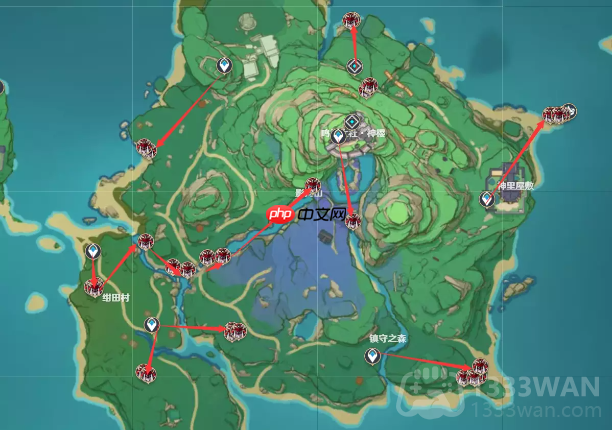Choose the northwestern teleport waypoint near the ruins
The height and width of the screenshot is (430, 612).
coord(225,67)
